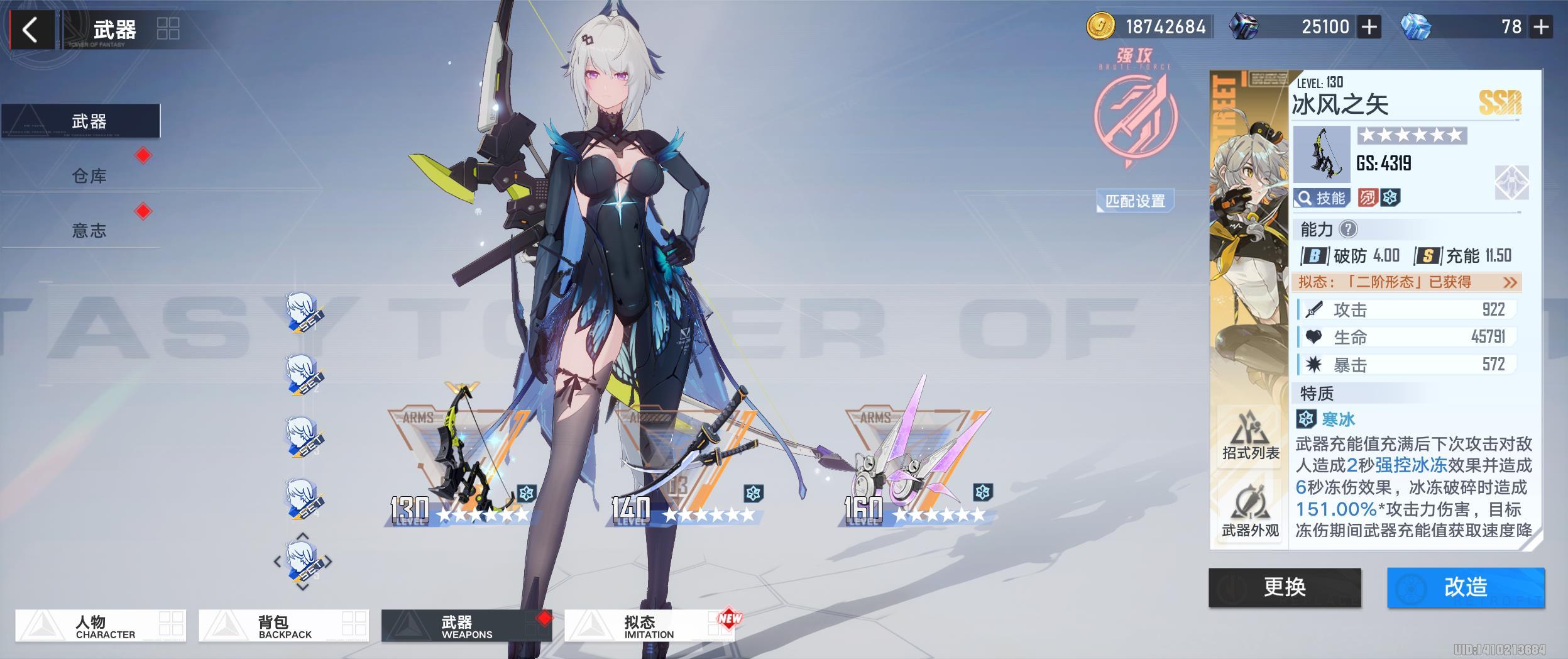Expand the 拟态 二阶形态 banner
The height and width of the screenshot is (659, 1568).
(x=1408, y=282)
